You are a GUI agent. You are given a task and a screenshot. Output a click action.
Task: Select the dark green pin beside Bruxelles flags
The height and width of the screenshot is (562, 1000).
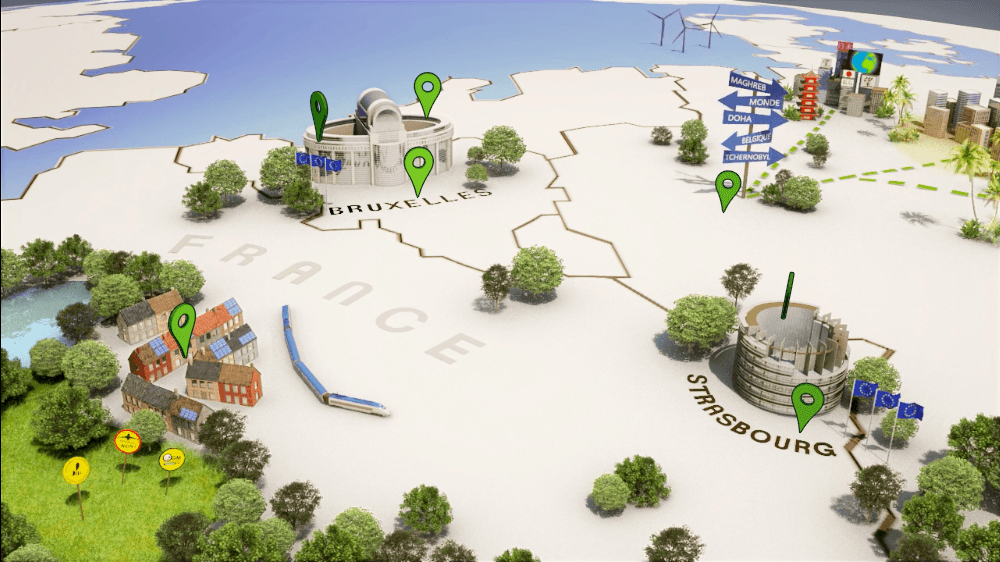click(319, 110)
